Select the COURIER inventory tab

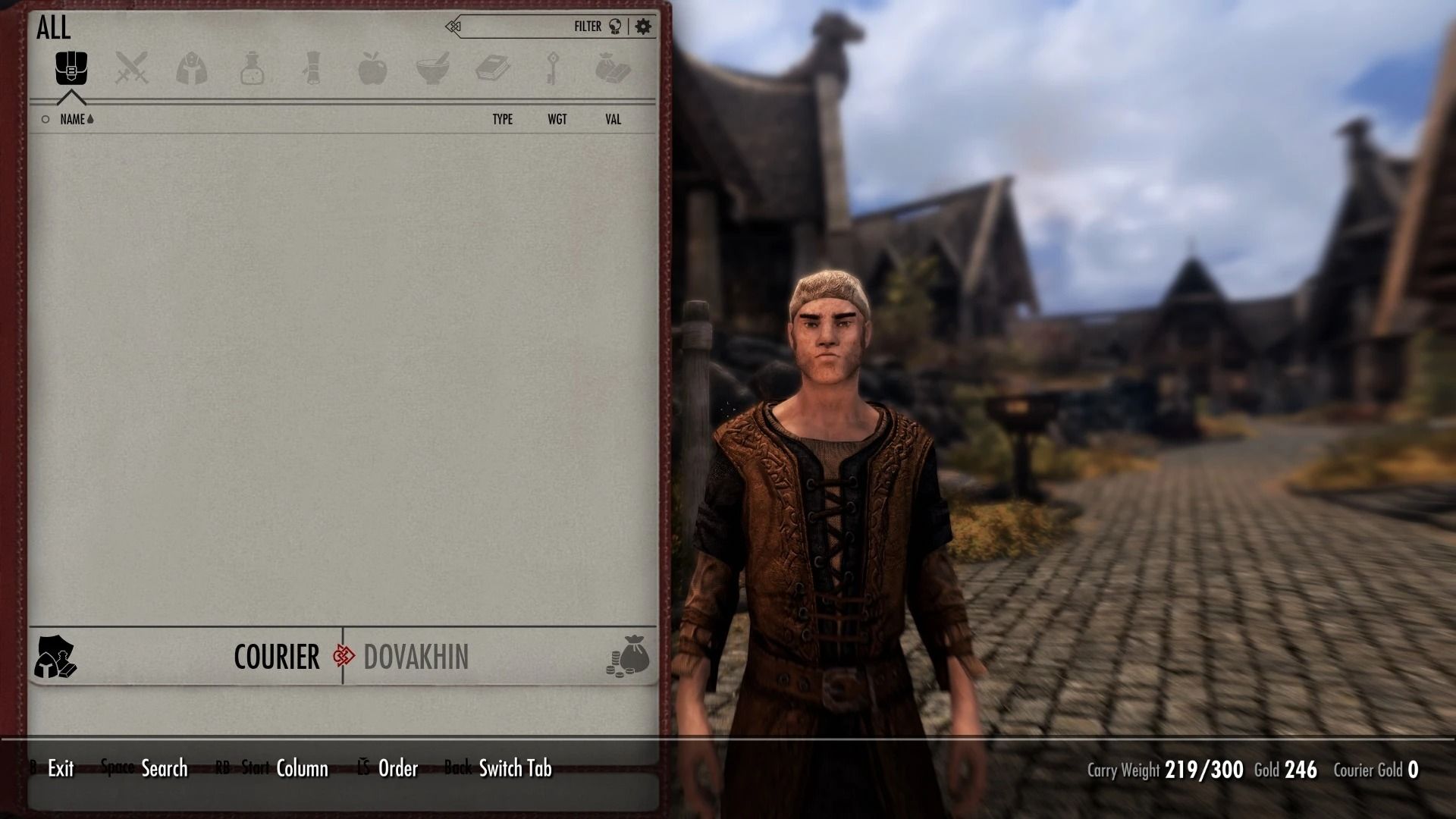coord(278,657)
